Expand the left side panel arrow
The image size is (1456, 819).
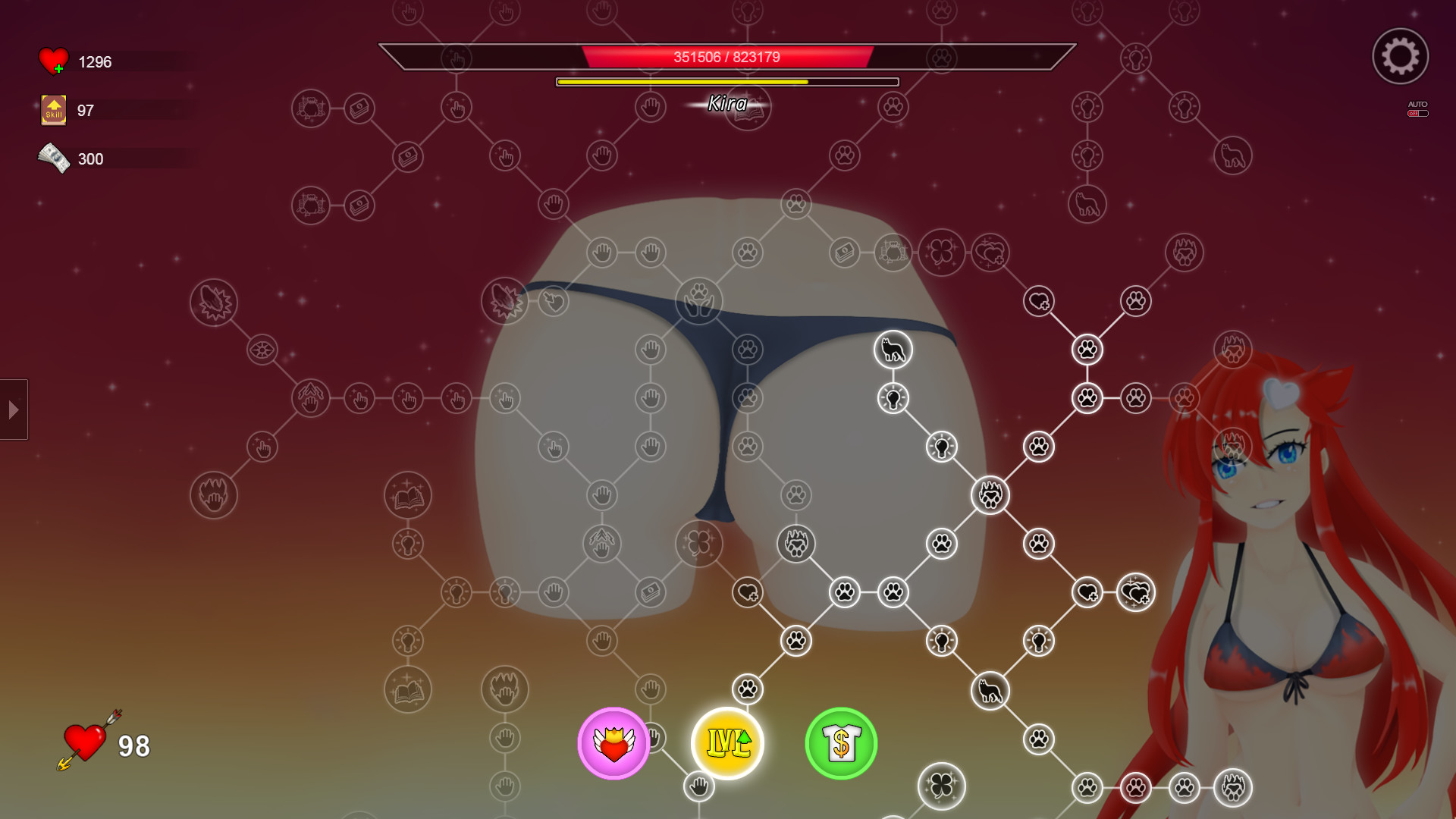click(12, 409)
